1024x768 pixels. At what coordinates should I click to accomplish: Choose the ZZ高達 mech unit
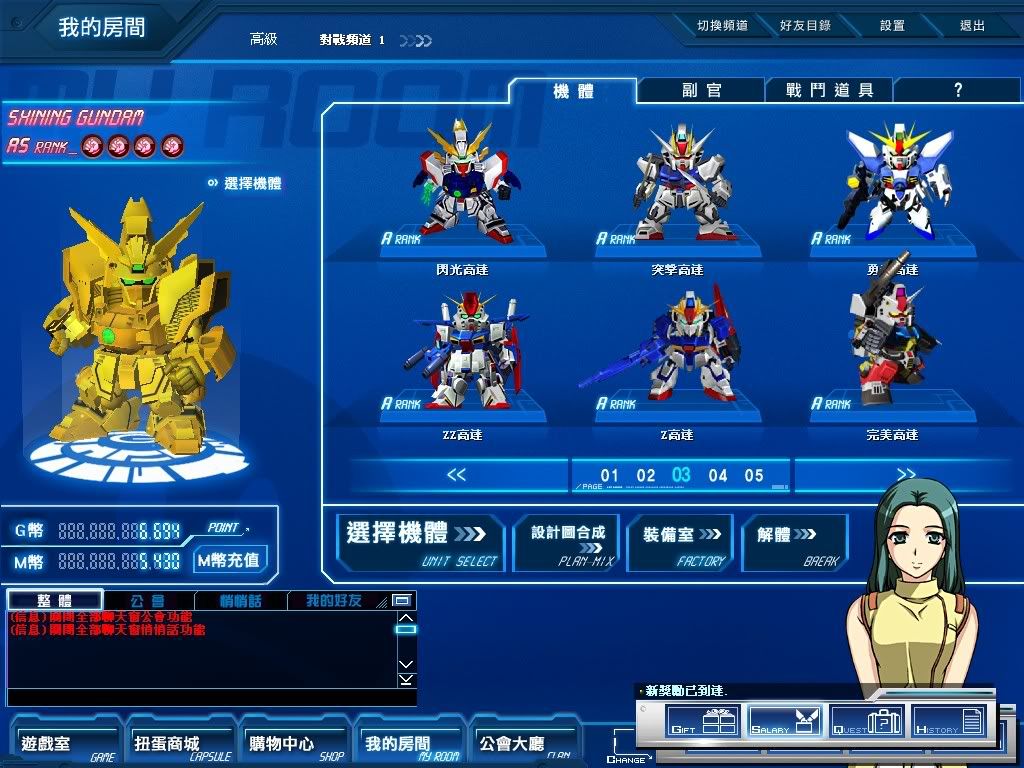tap(461, 355)
